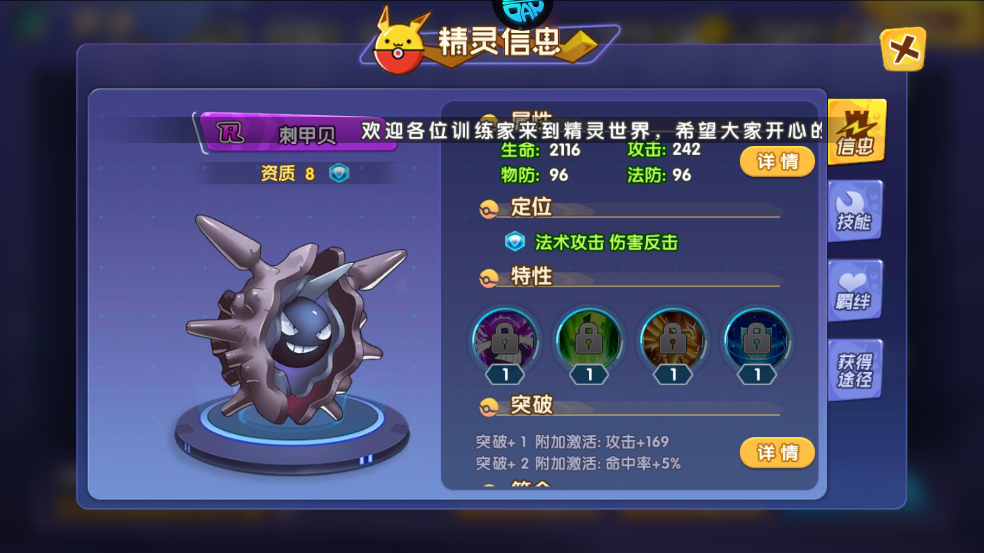Open 突破 详情 button
The image size is (984, 553).
pos(777,453)
